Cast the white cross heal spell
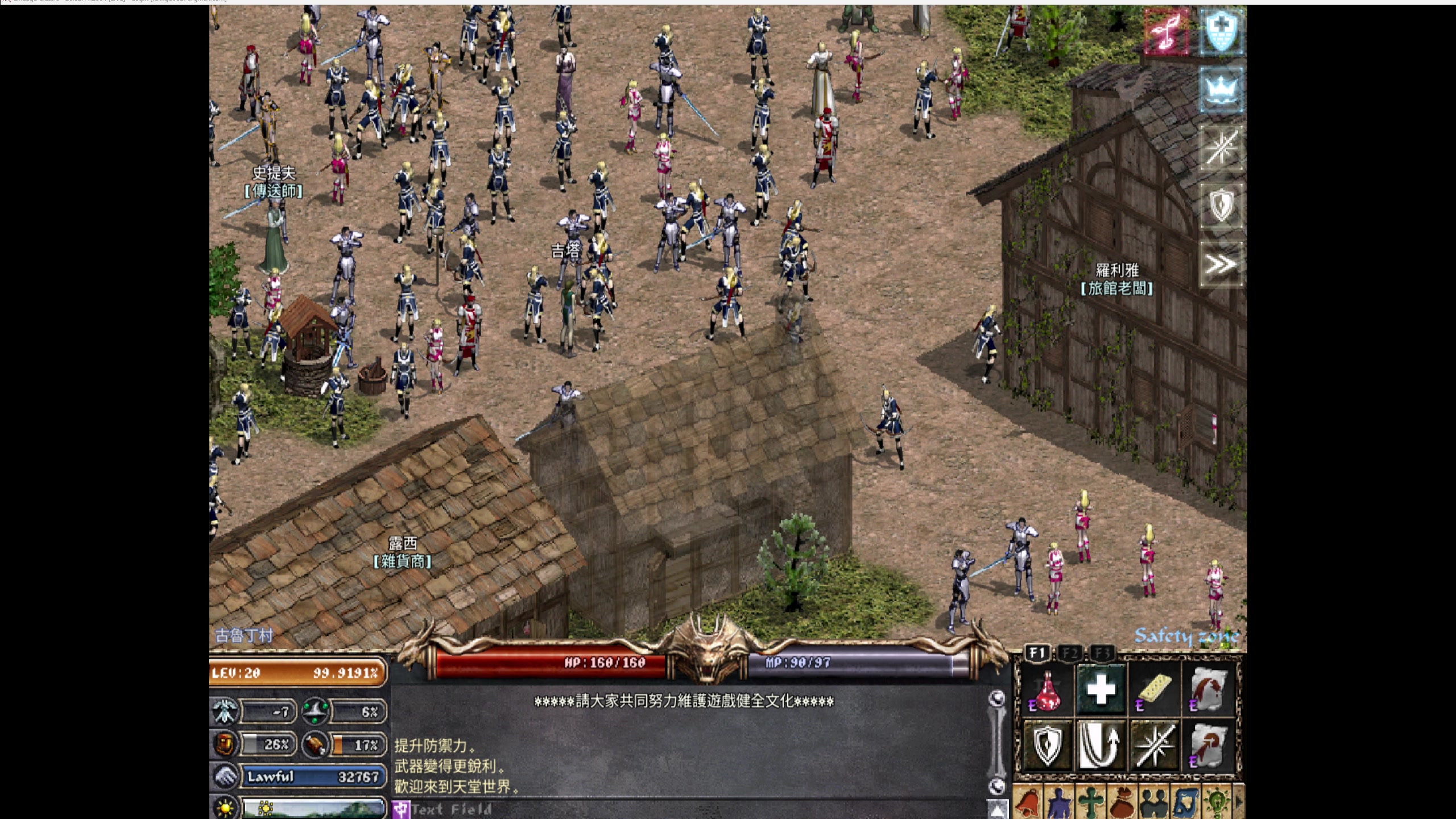This screenshot has width=1456, height=819. coord(1101,690)
